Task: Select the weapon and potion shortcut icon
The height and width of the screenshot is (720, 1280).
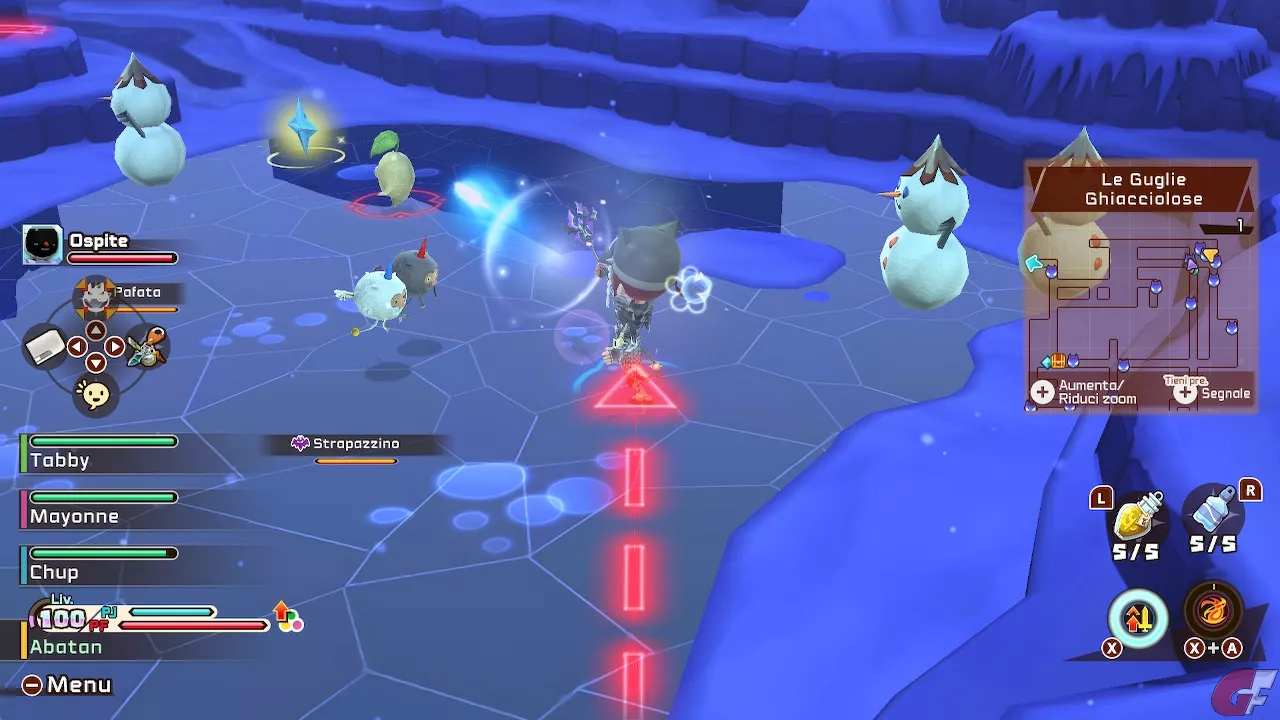Action: (147, 349)
